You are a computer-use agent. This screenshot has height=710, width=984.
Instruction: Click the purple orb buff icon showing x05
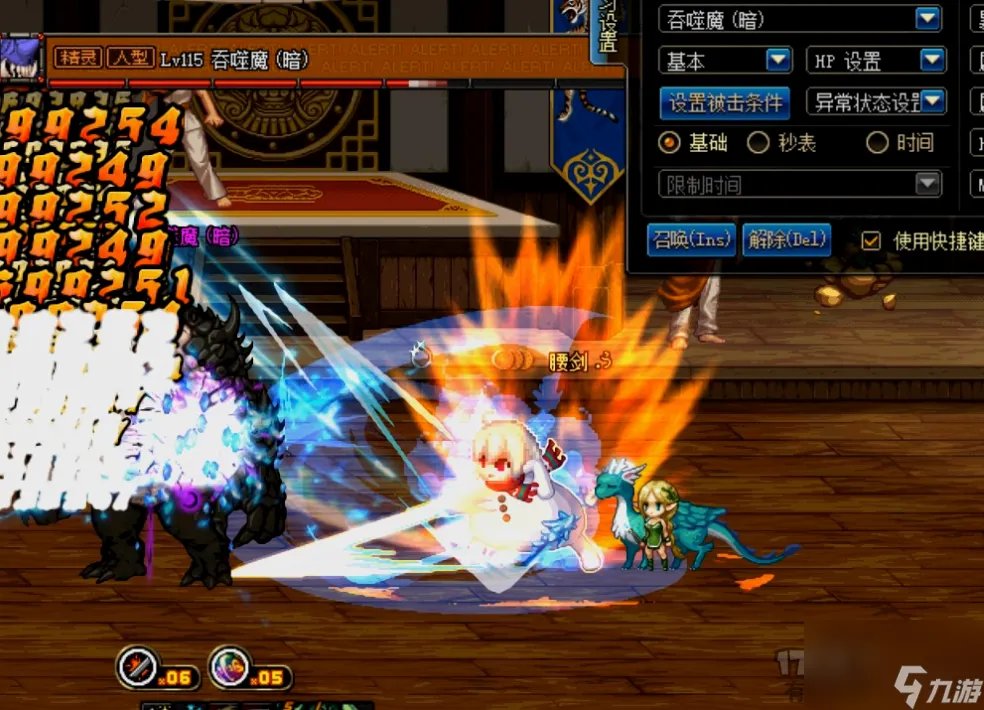pyautogui.click(x=229, y=667)
